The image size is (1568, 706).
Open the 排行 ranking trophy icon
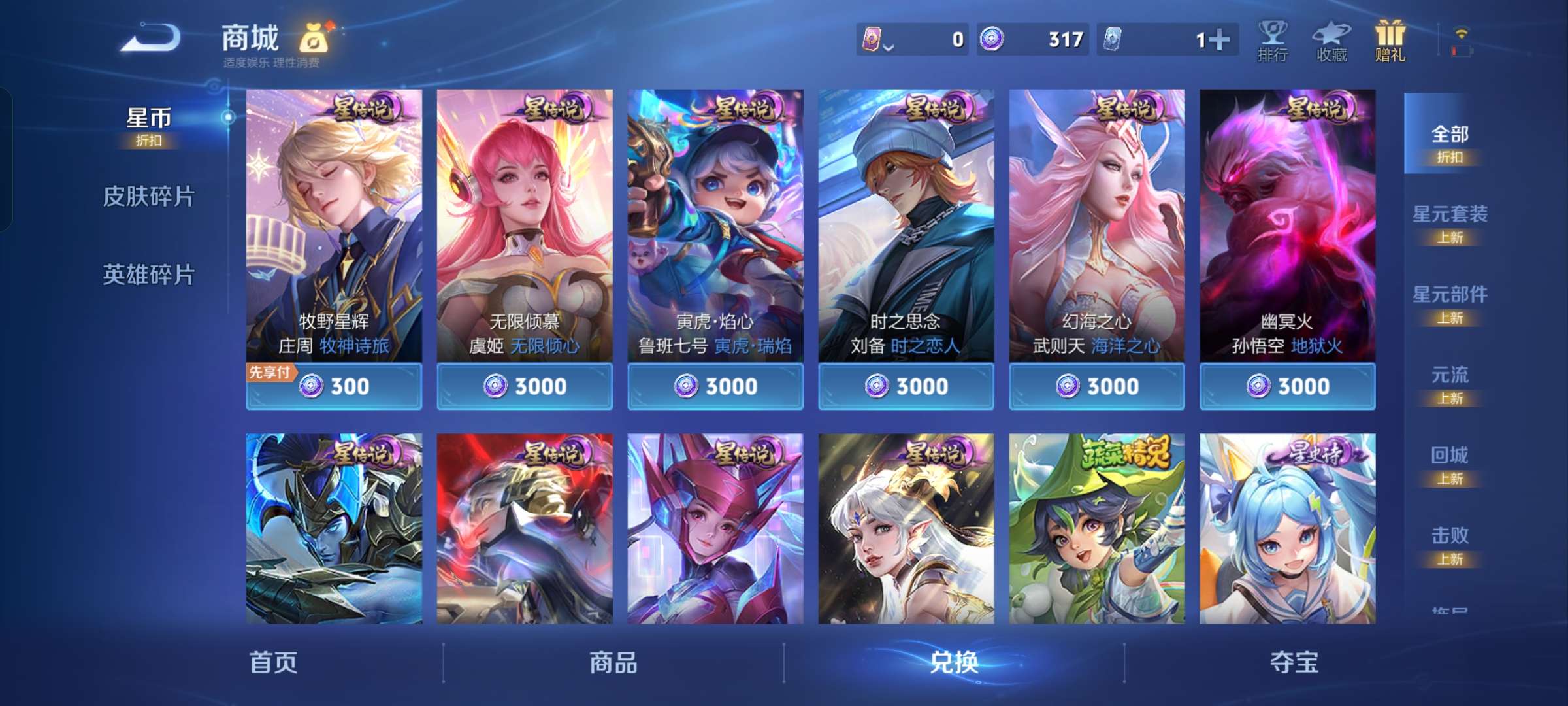(x=1271, y=41)
